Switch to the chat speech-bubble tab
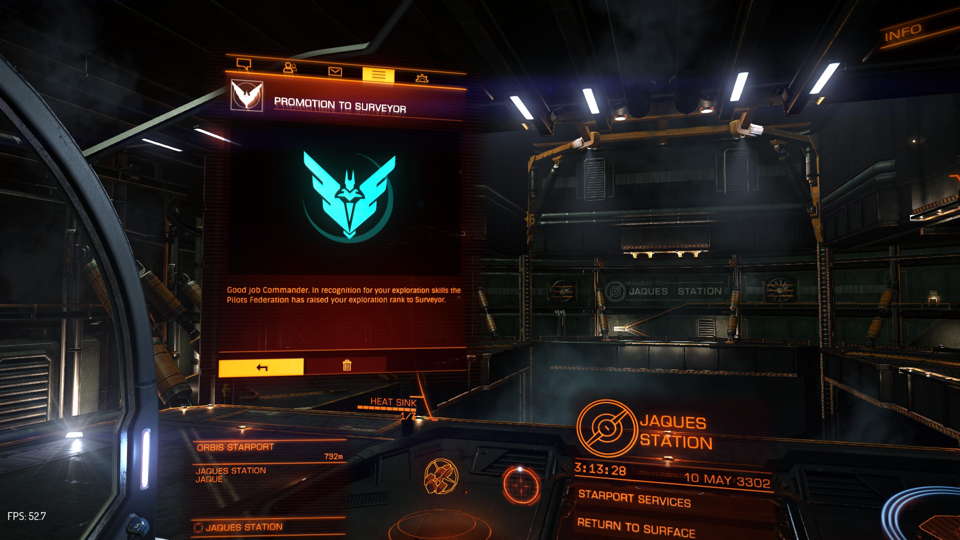 click(x=243, y=66)
